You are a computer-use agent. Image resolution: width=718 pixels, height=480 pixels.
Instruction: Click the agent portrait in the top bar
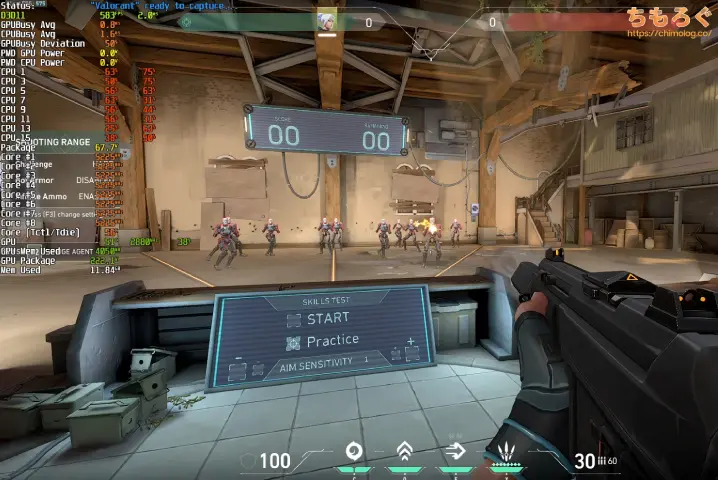coord(327,21)
